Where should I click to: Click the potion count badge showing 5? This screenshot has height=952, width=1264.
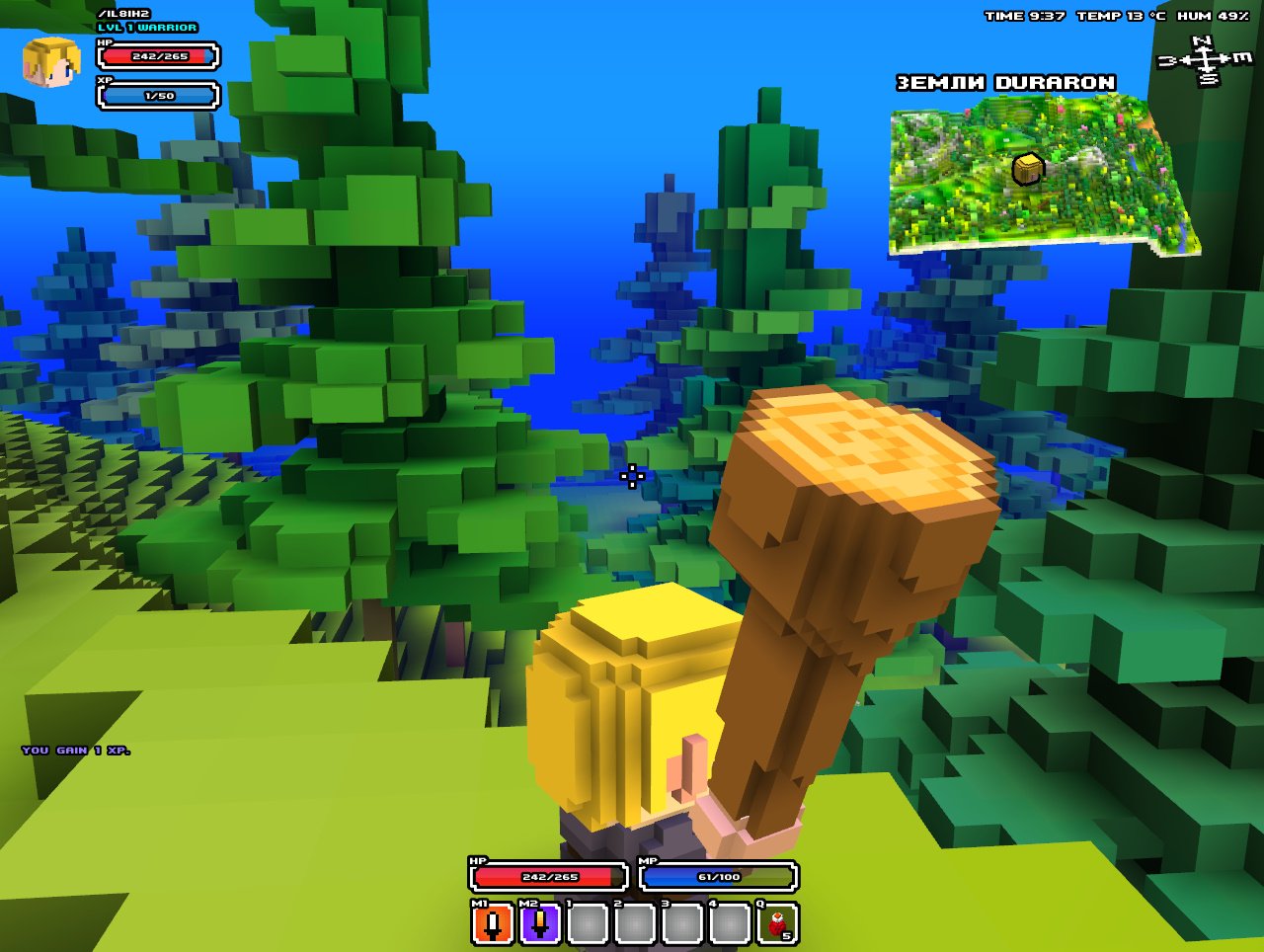787,934
